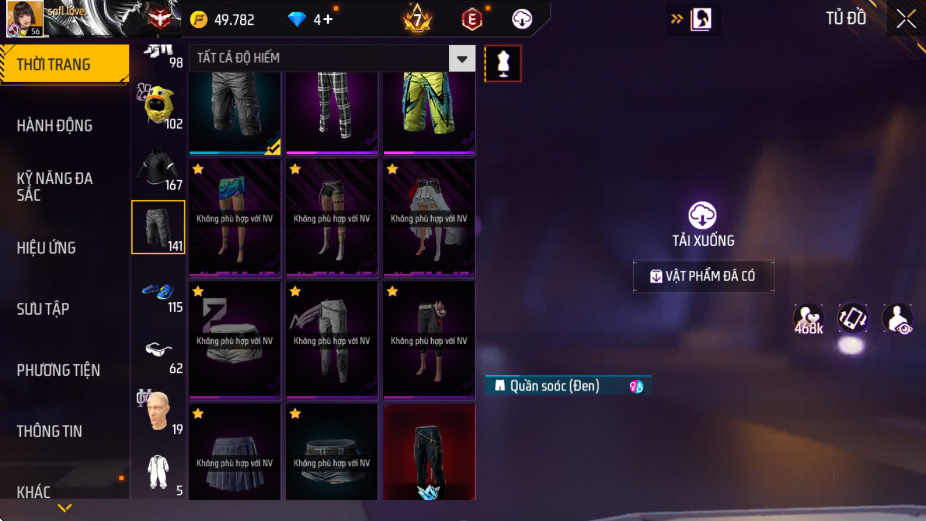Tap the TẢI XUỐNG download button

tap(703, 223)
